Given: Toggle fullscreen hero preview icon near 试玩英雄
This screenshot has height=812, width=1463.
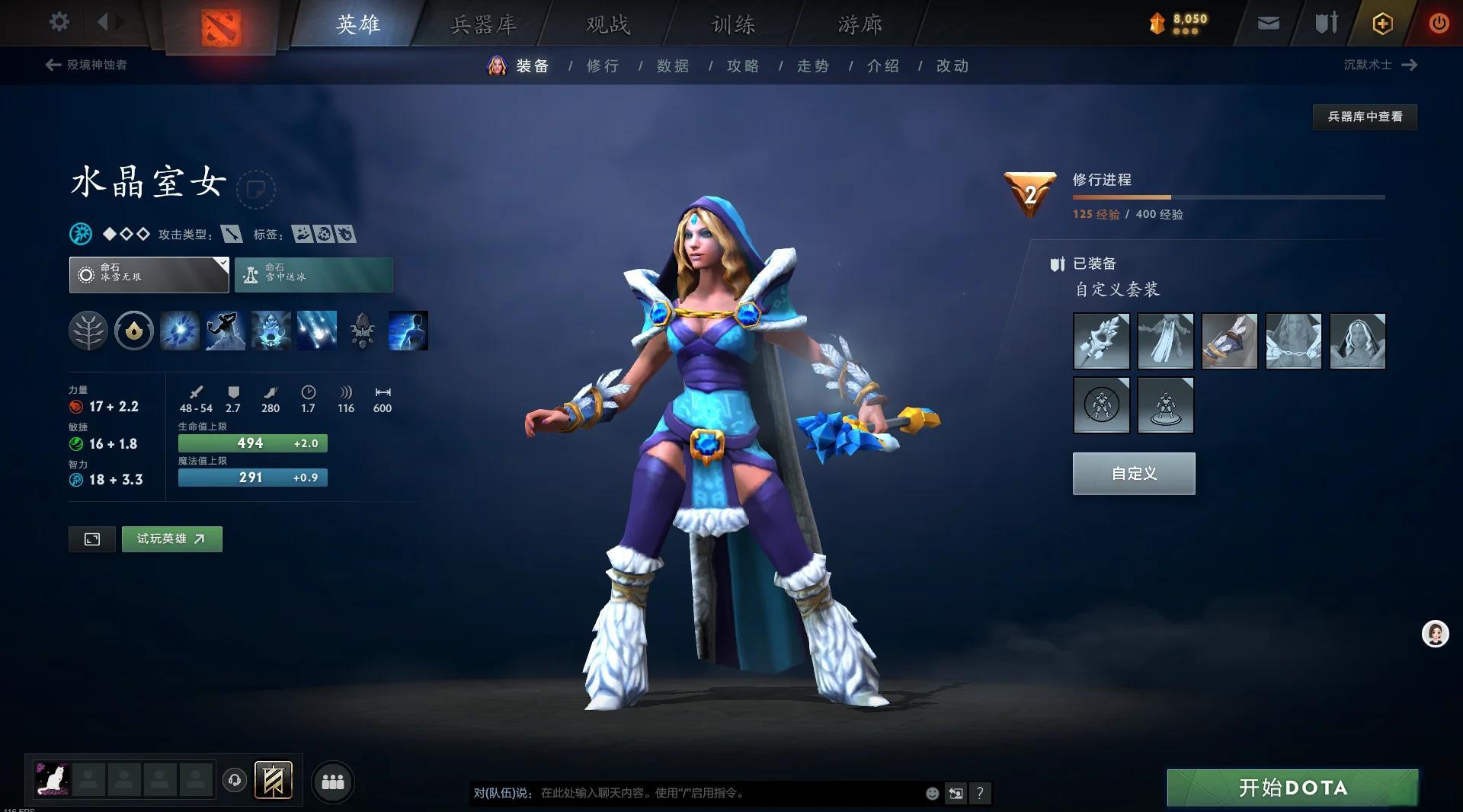Looking at the screenshot, I should point(91,539).
